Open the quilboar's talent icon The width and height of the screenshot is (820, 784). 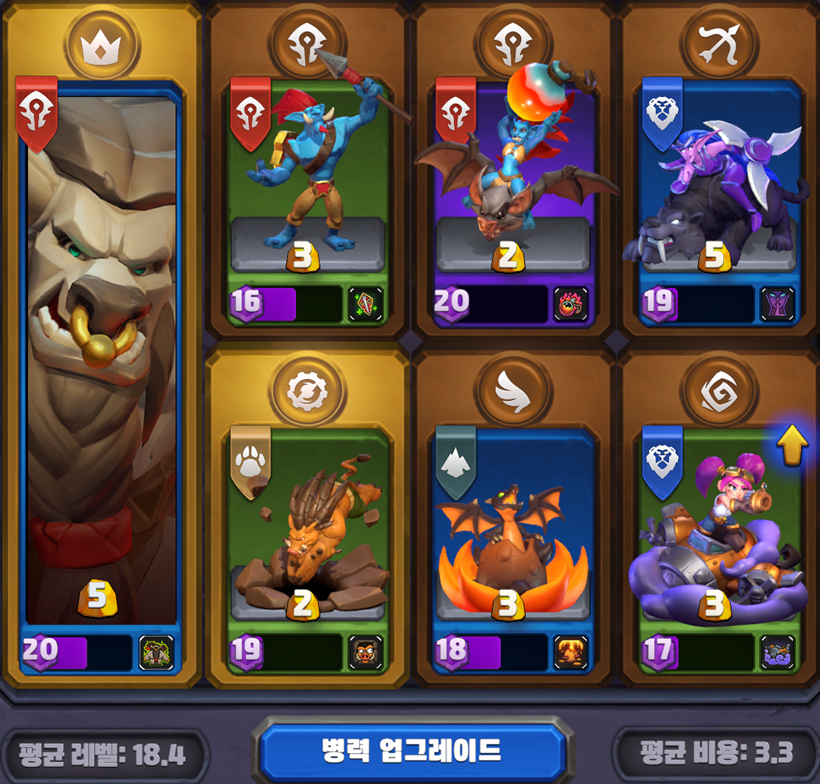[365, 653]
